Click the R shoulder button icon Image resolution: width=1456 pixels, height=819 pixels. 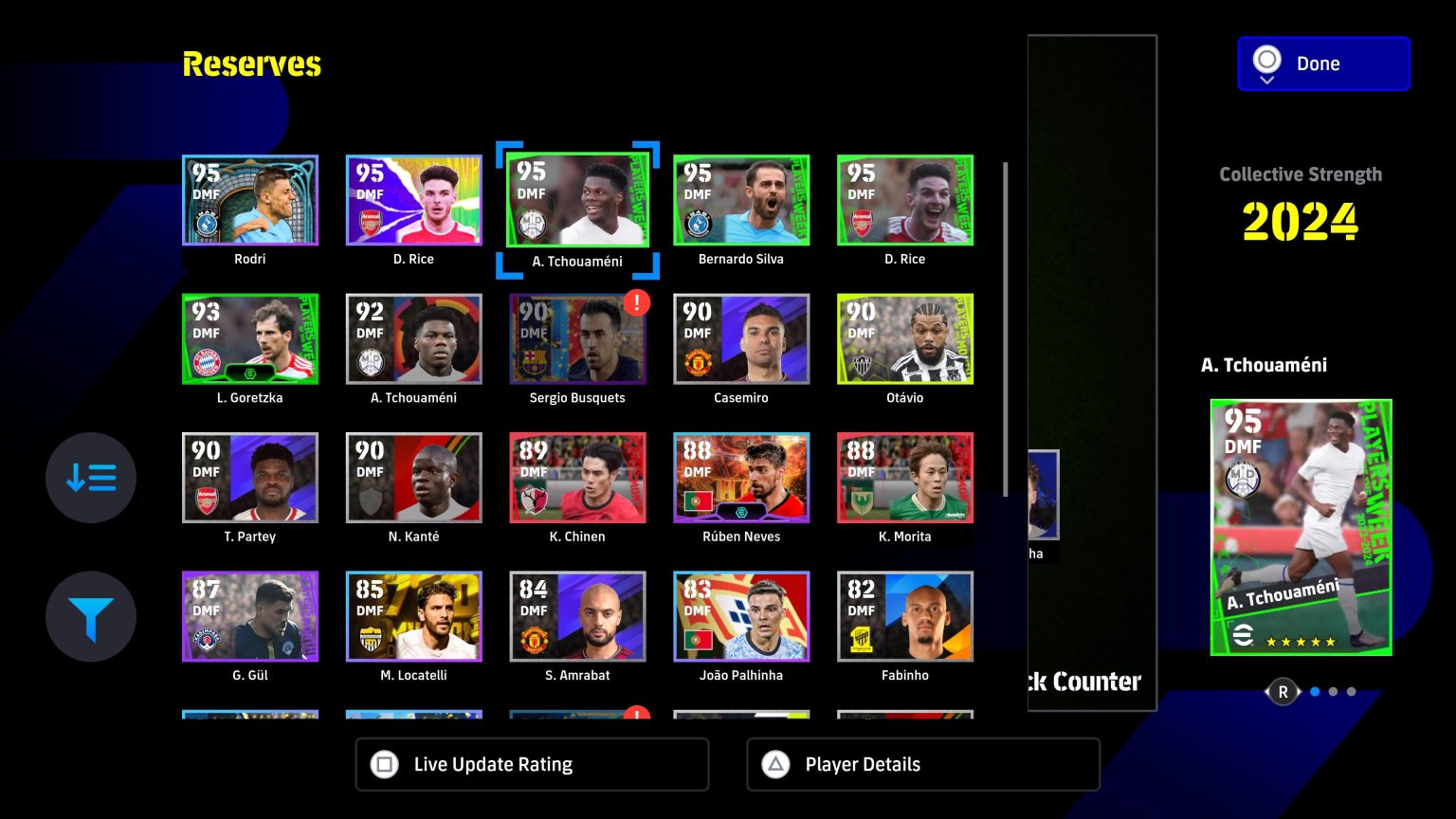[1283, 691]
